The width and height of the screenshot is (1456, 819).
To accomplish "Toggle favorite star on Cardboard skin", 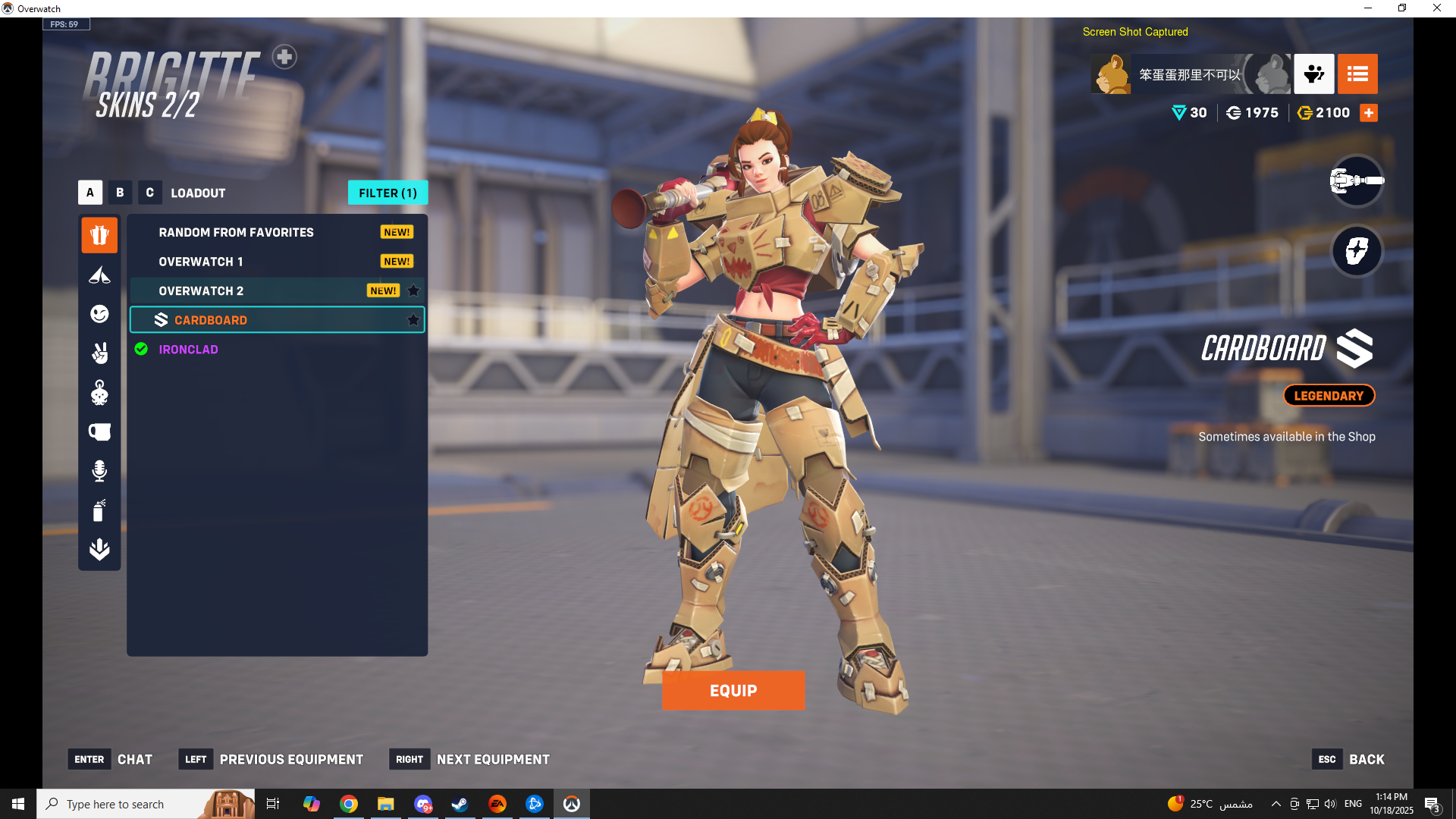I will [413, 320].
